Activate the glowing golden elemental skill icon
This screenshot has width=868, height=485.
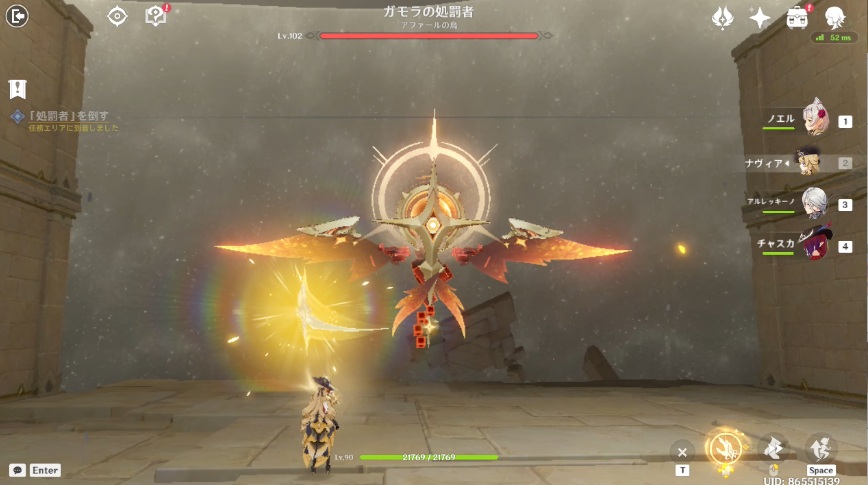point(723,448)
